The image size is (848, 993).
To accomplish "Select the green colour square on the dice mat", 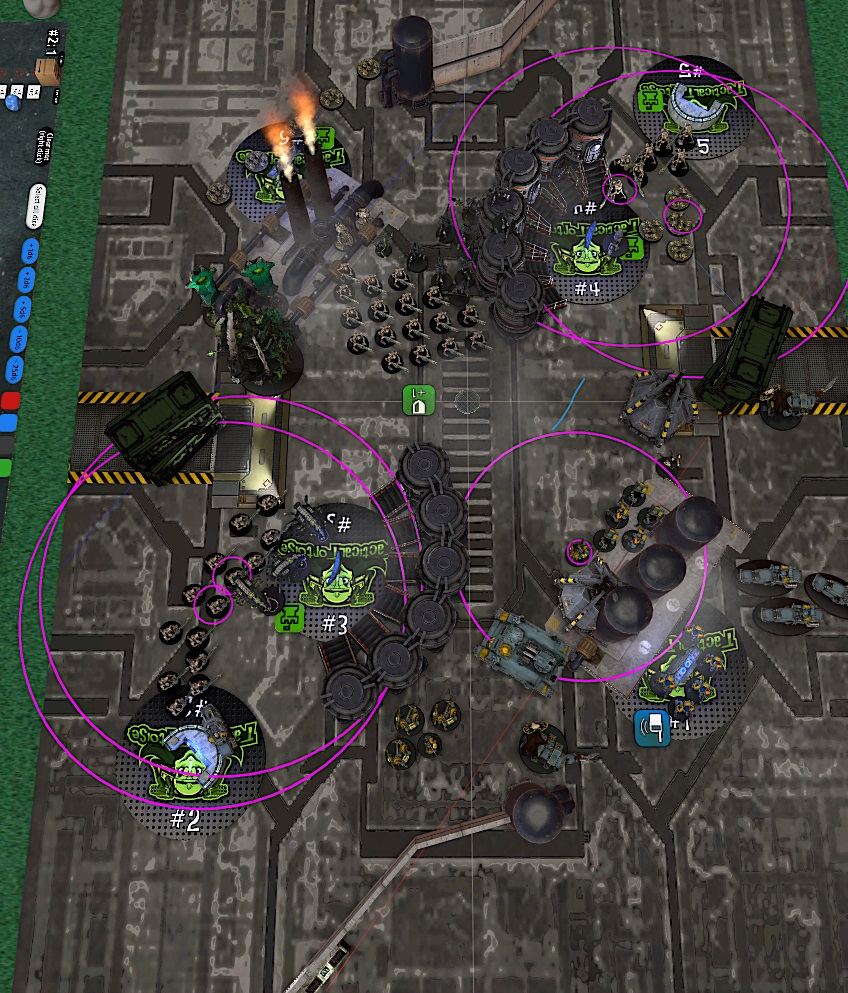I will pos(5,466).
